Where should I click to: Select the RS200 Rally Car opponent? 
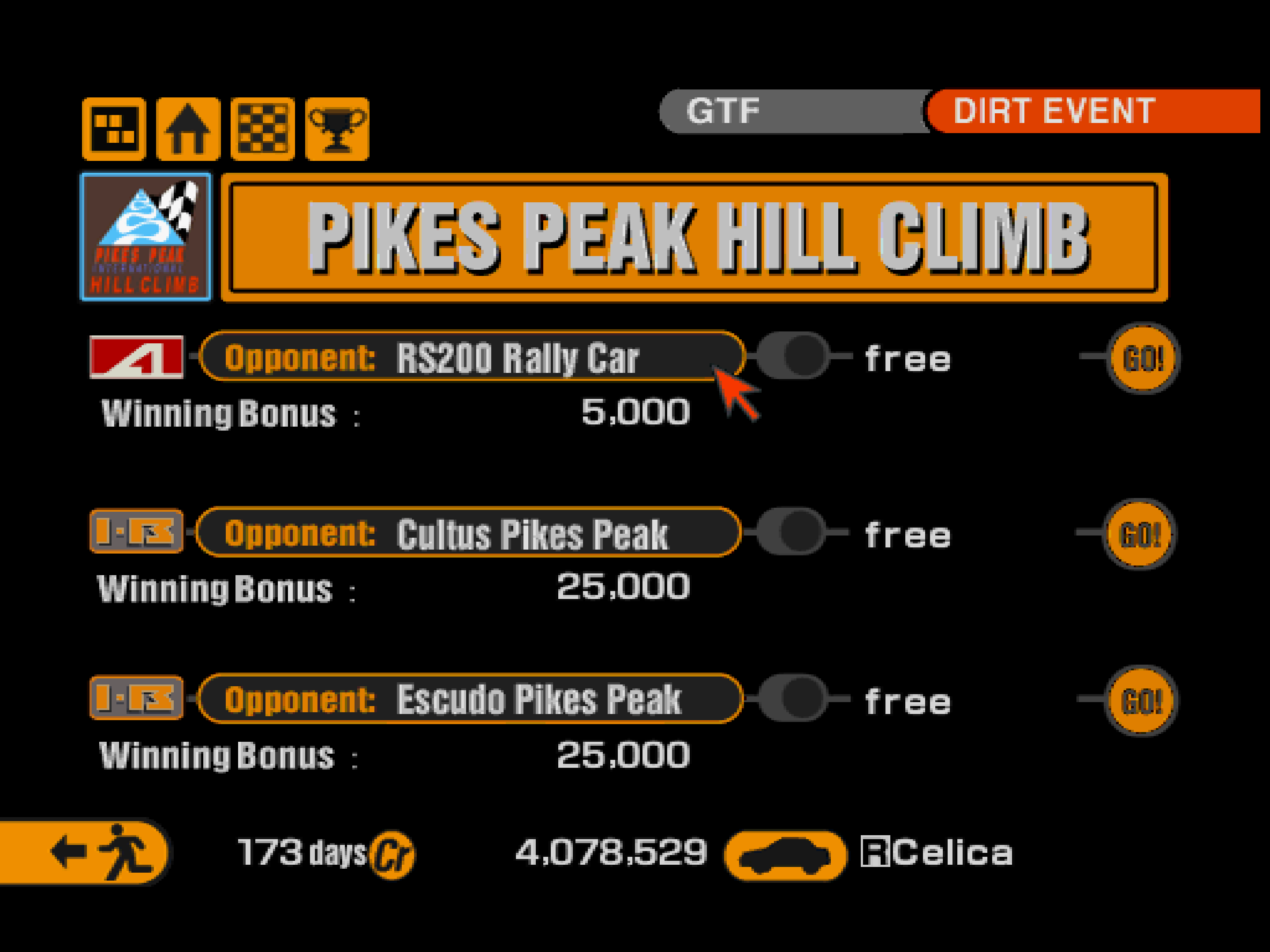click(472, 357)
